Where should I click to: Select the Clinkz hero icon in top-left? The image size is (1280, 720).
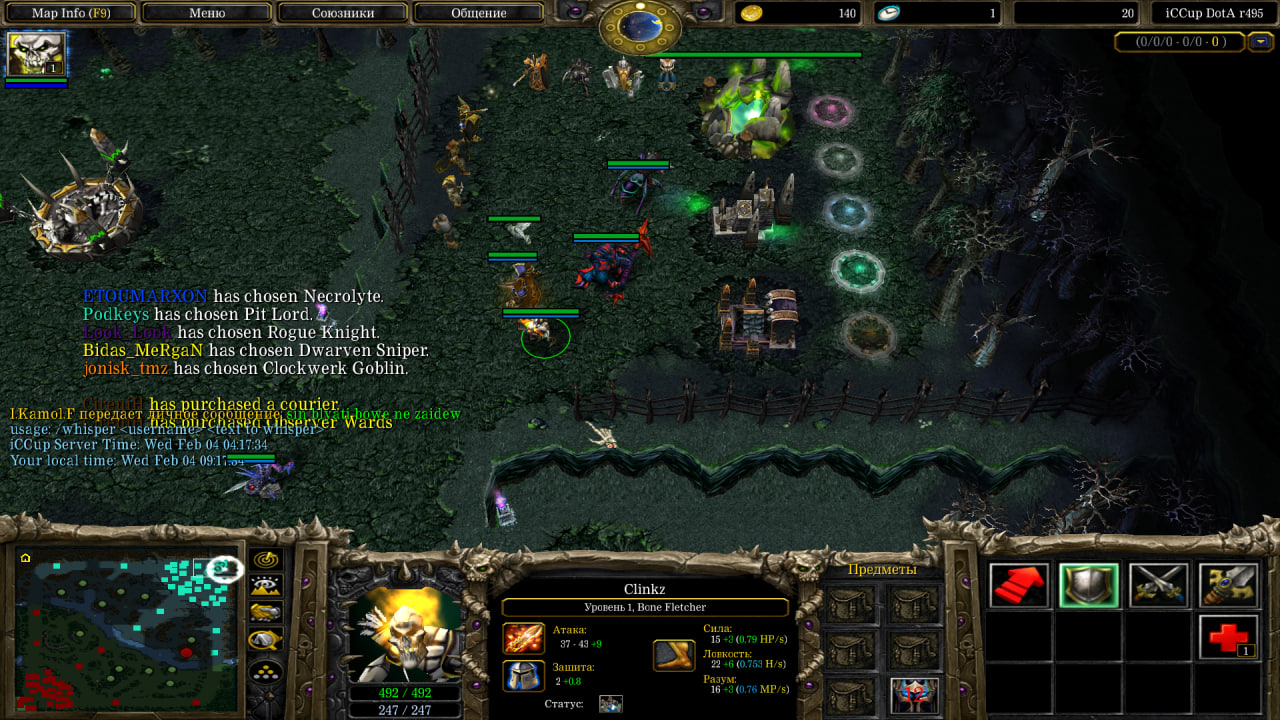(x=36, y=54)
